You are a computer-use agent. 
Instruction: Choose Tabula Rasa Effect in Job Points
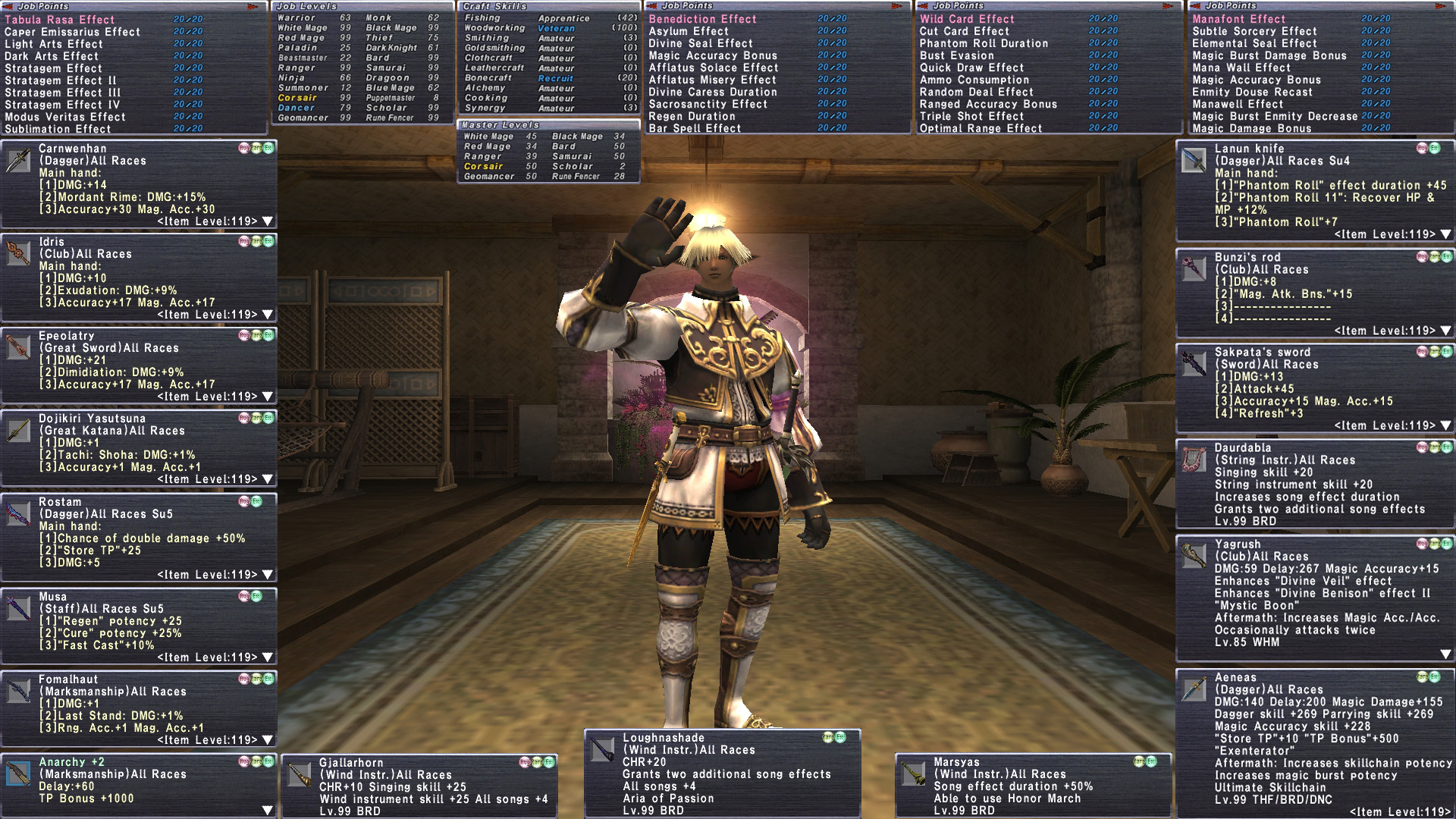click(60, 20)
